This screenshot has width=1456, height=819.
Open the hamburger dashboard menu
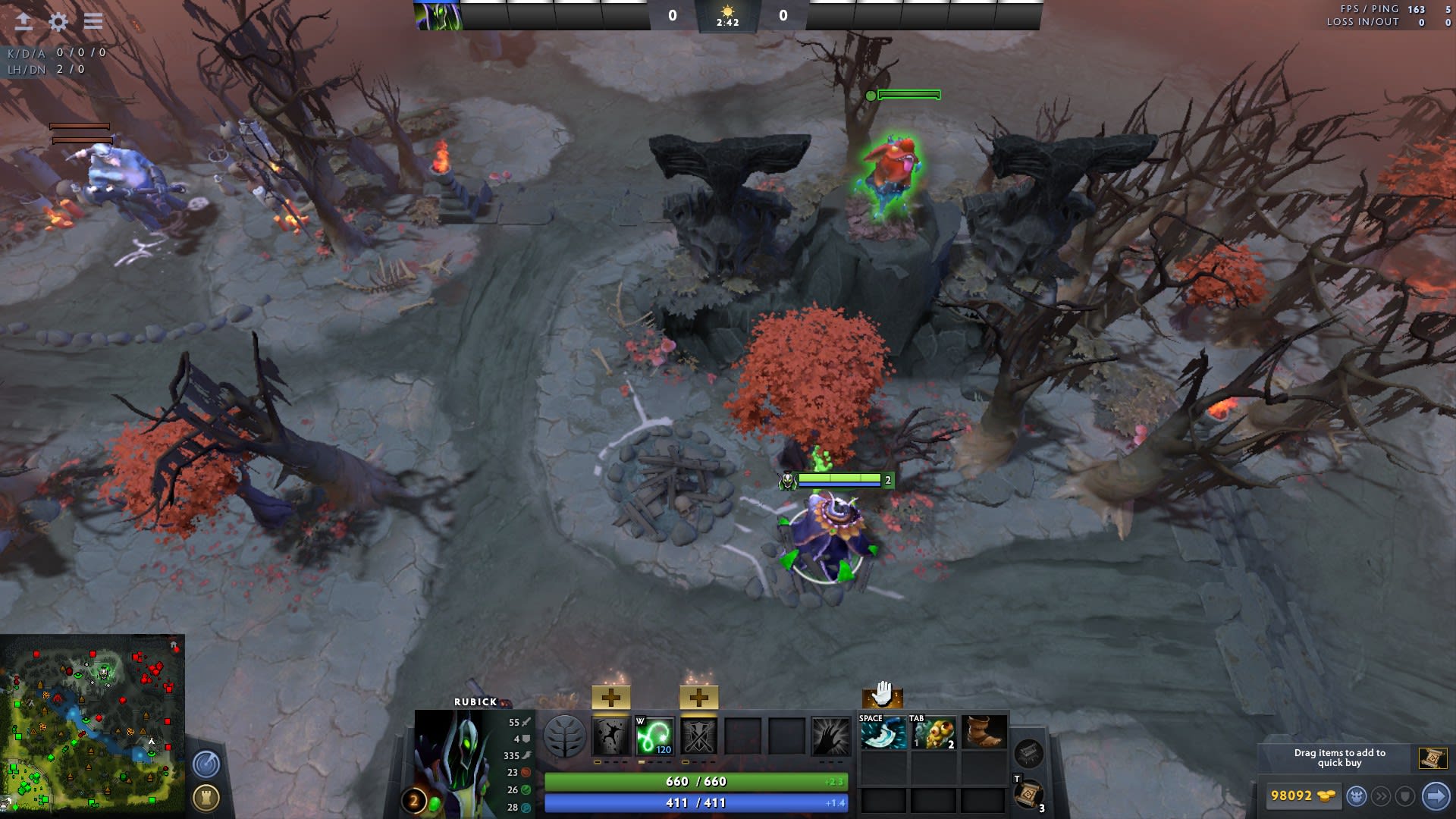(93, 21)
